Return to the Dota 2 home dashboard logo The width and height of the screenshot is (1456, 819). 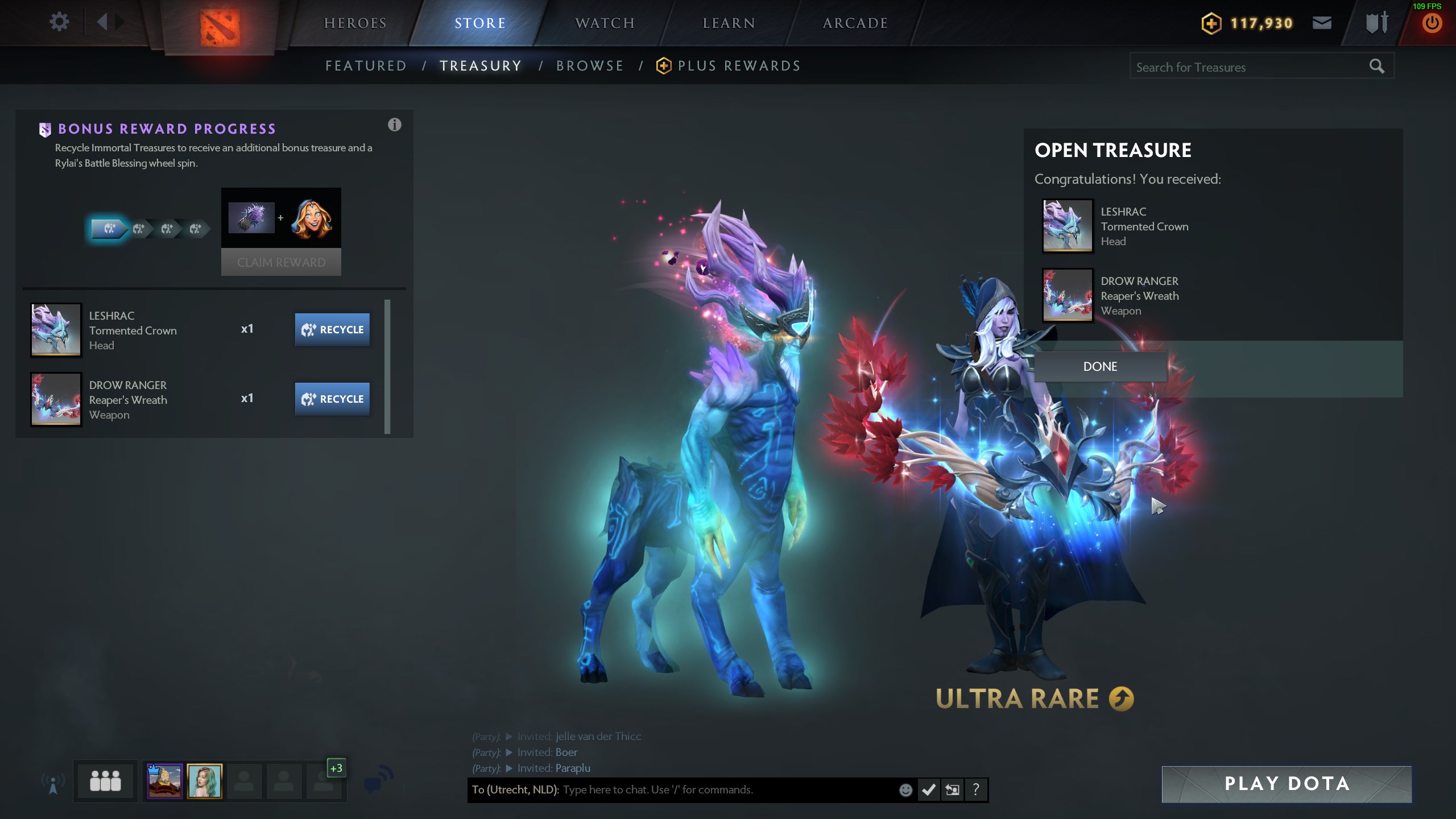click(220, 27)
